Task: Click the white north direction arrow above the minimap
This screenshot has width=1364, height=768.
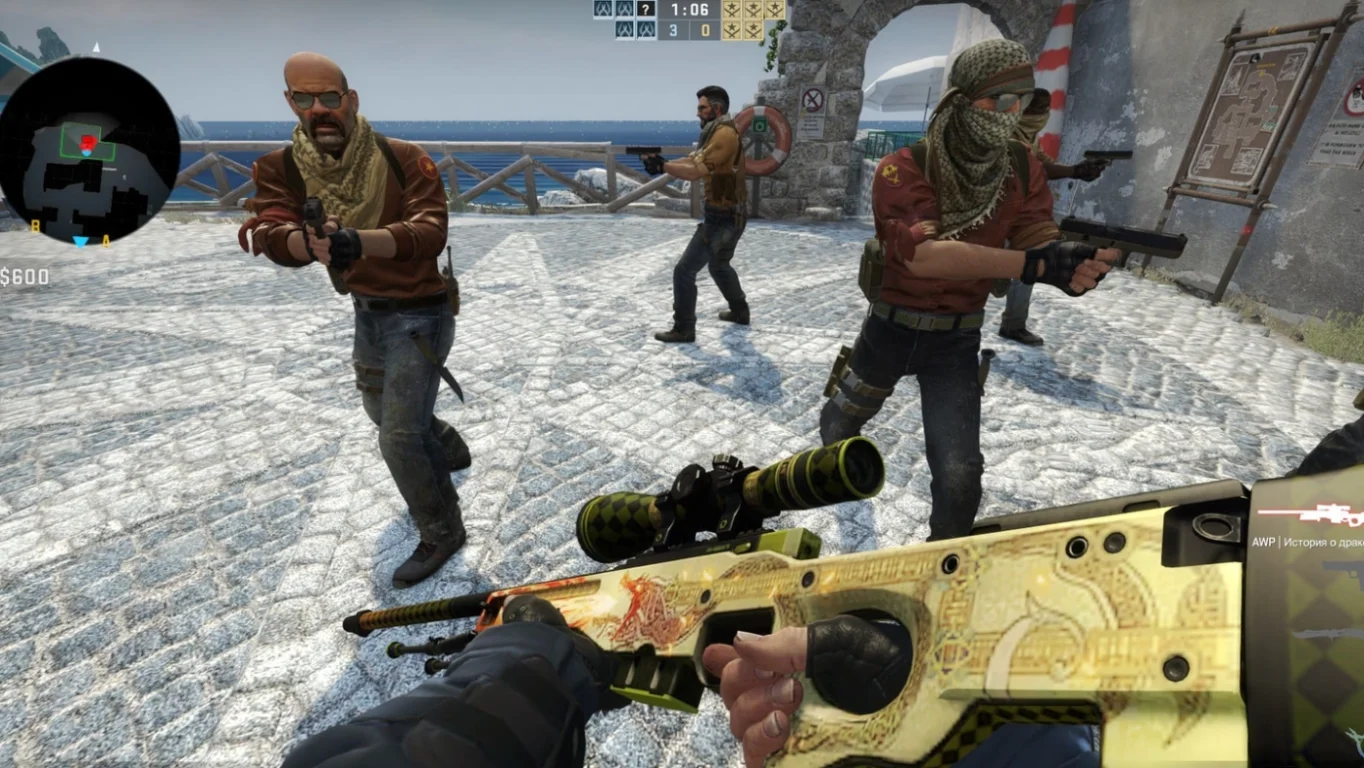Action: coord(96,46)
